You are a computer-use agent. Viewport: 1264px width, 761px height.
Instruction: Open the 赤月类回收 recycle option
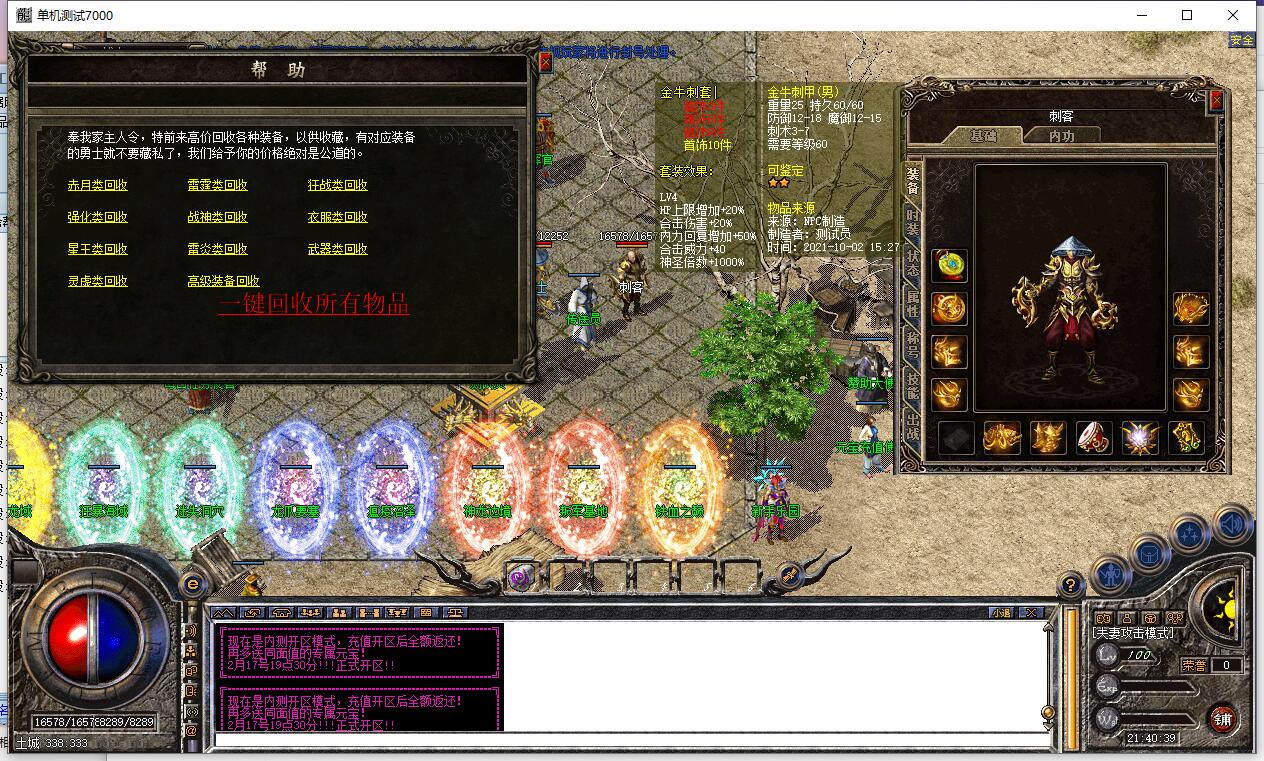click(97, 185)
